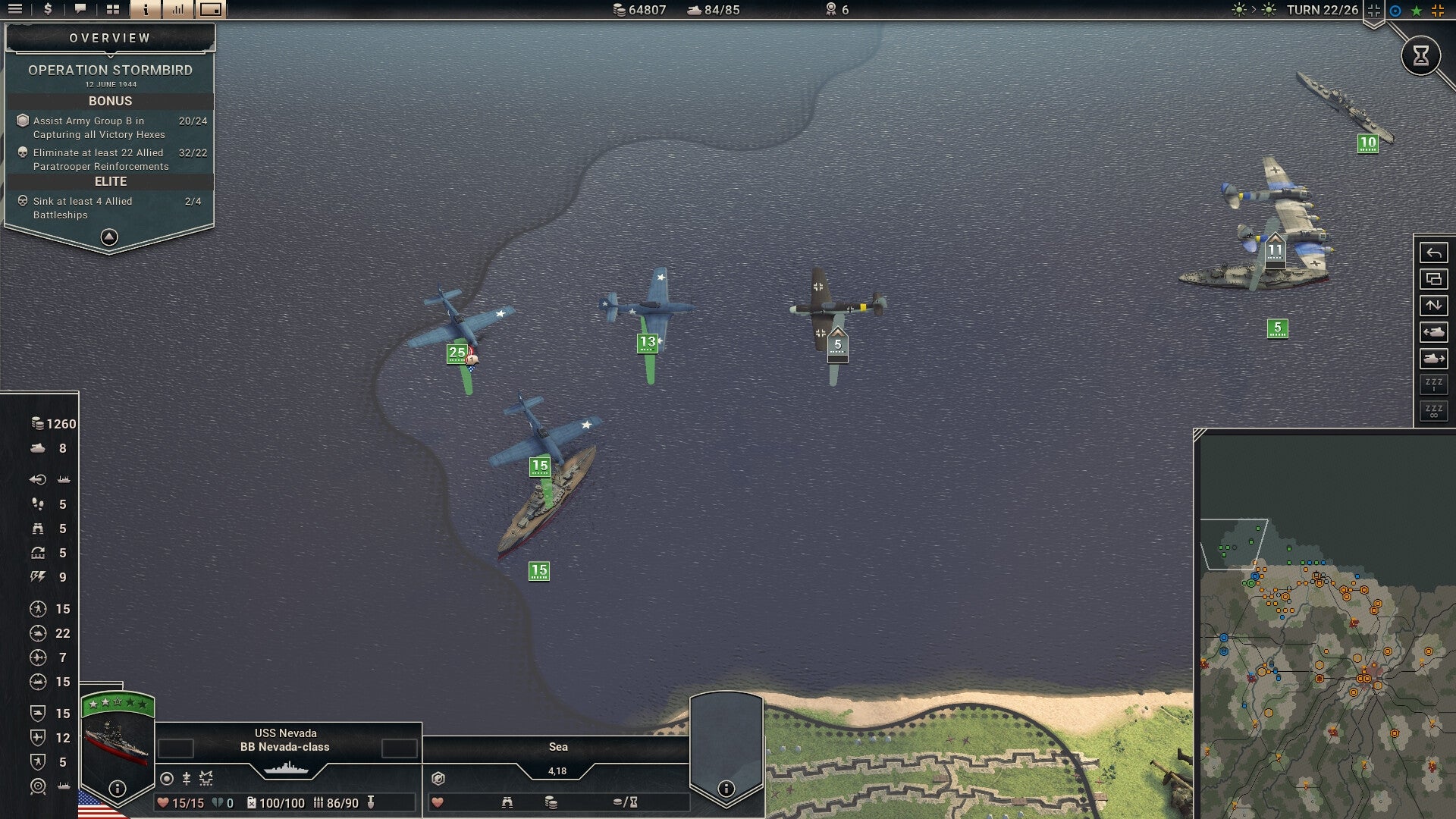
Task: Open the statistics bar chart icon
Action: [x=178, y=9]
